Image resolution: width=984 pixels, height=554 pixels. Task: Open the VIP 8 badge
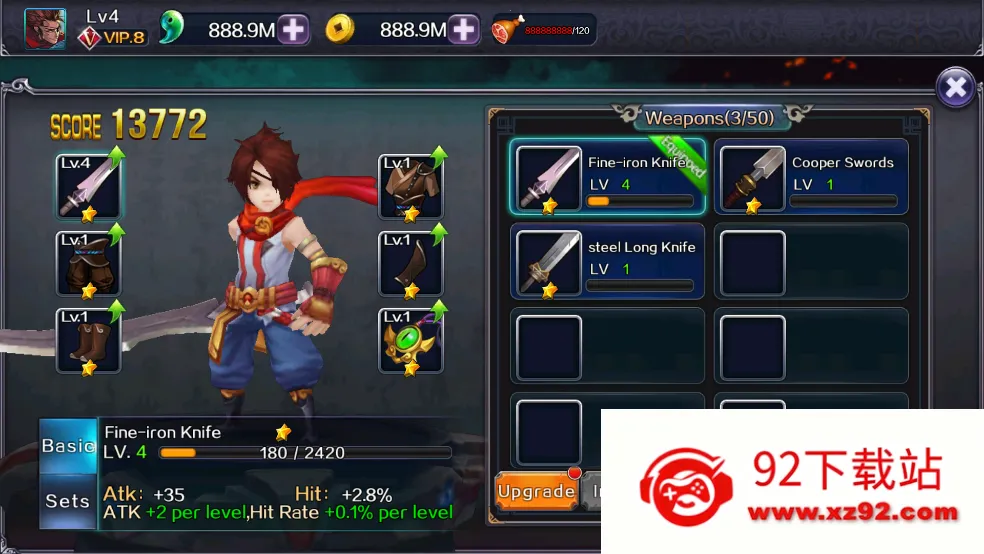[113, 37]
